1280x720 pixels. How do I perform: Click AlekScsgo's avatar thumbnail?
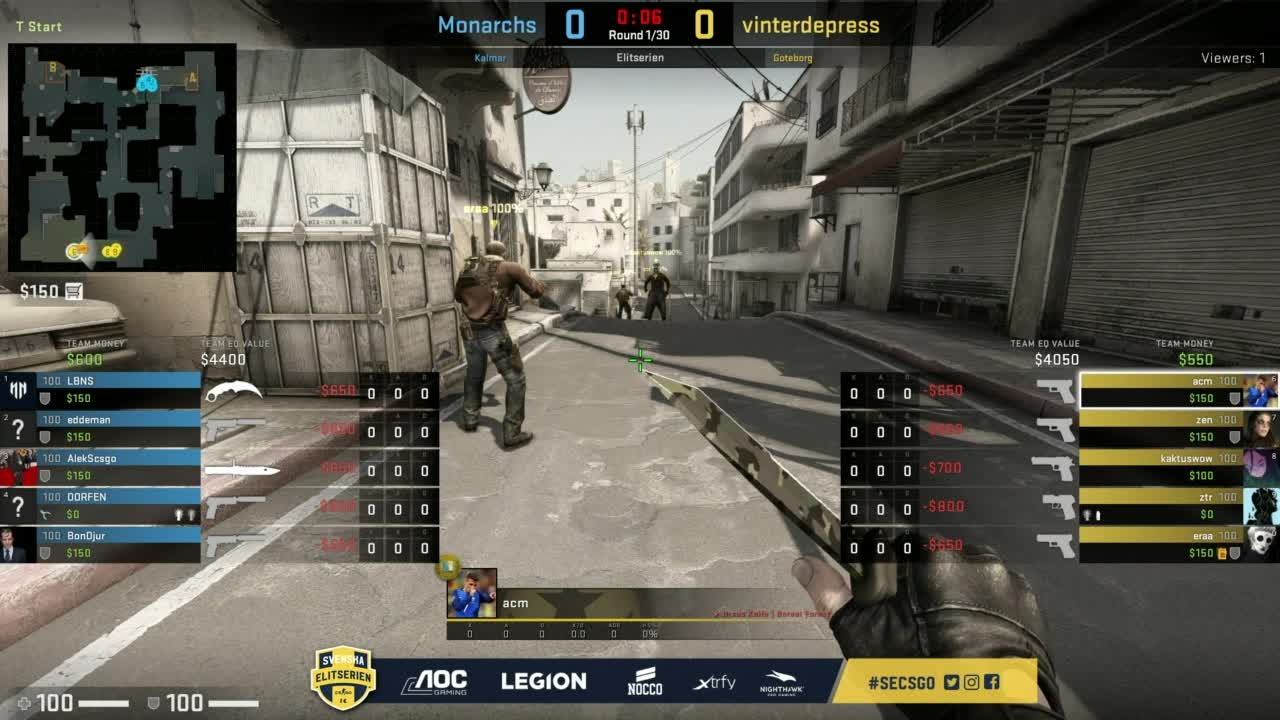[18, 467]
